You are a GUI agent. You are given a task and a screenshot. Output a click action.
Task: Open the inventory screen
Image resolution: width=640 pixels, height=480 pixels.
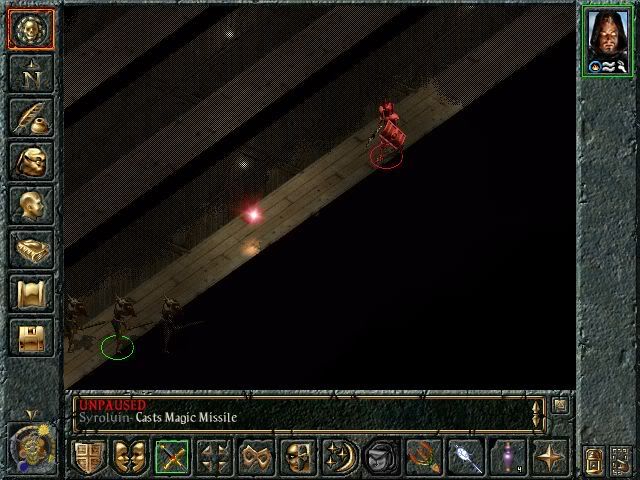30,160
